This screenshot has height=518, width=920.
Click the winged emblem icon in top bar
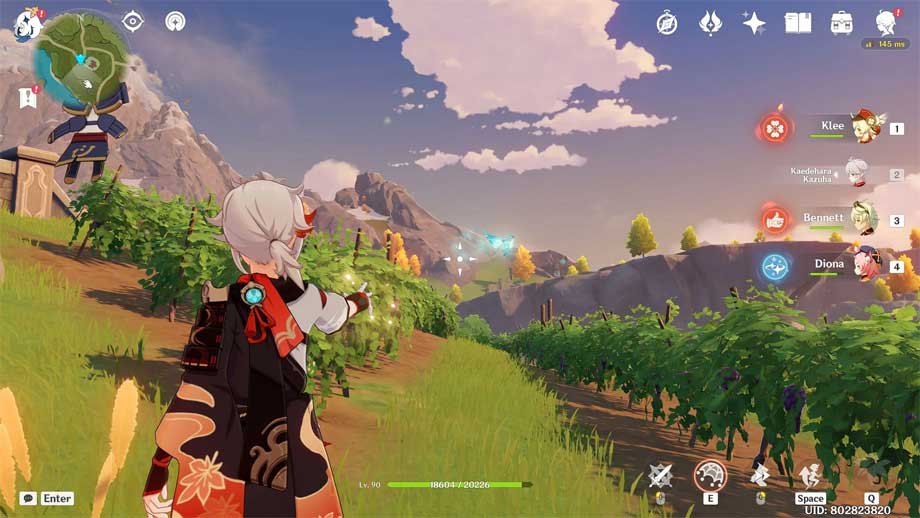[711, 22]
